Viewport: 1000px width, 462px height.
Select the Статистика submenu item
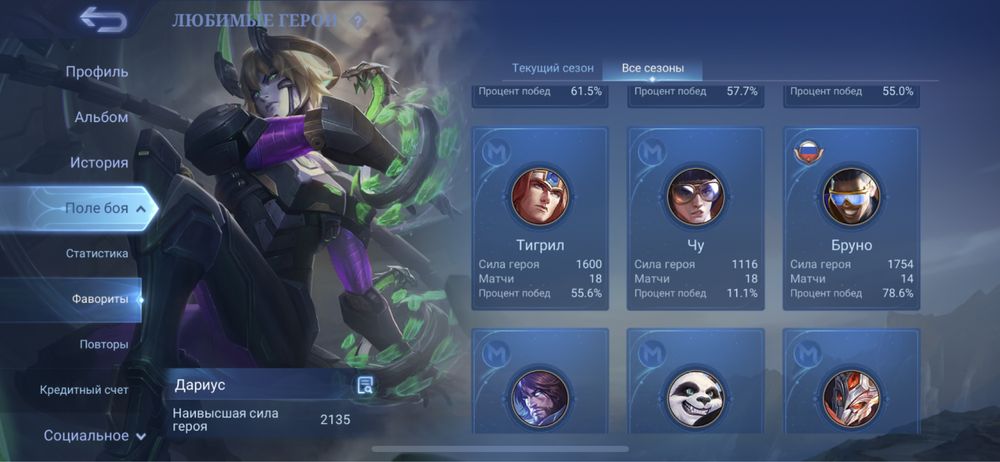pyautogui.click(x=97, y=254)
